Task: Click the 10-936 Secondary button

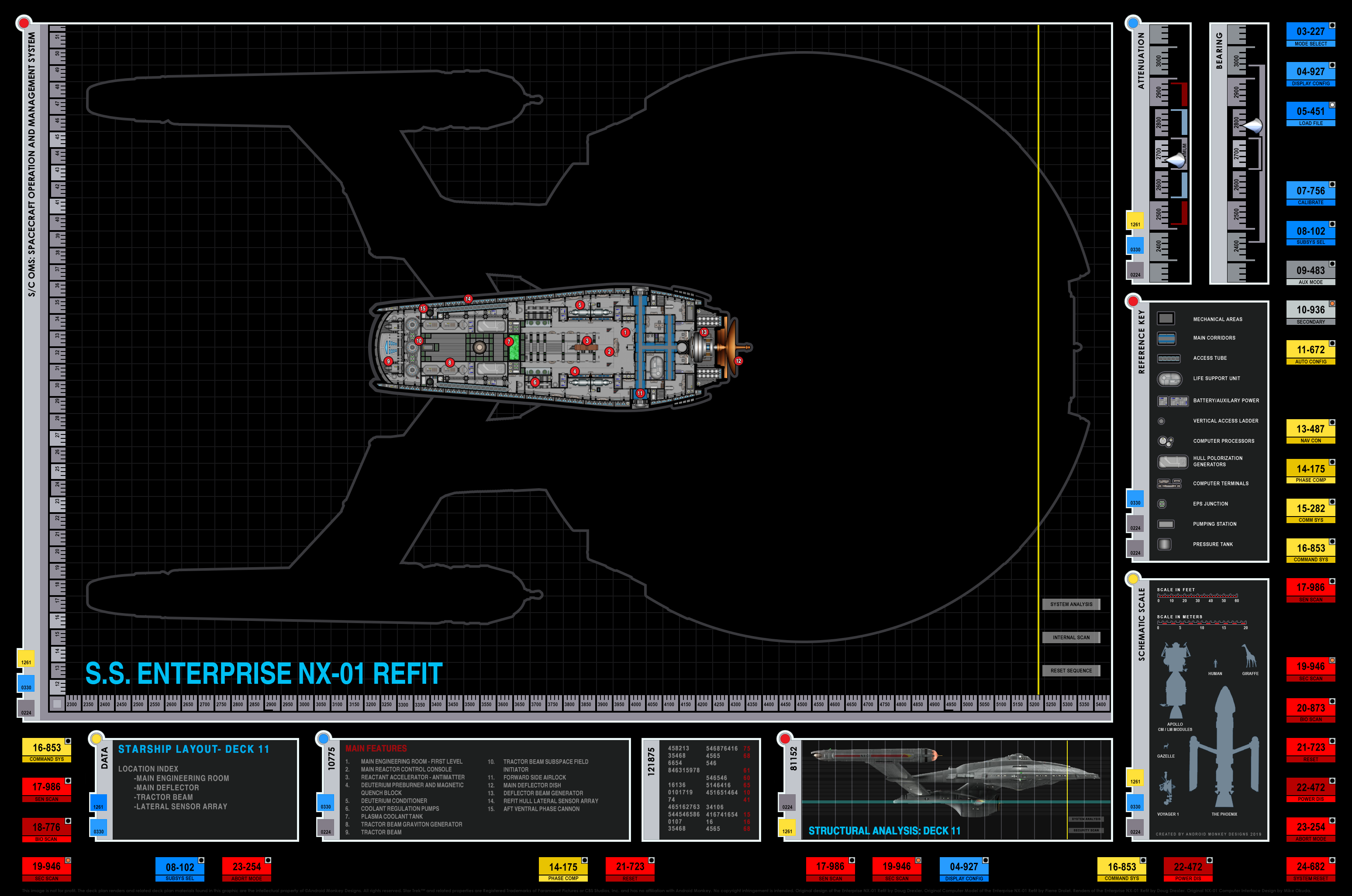Action: click(1310, 313)
